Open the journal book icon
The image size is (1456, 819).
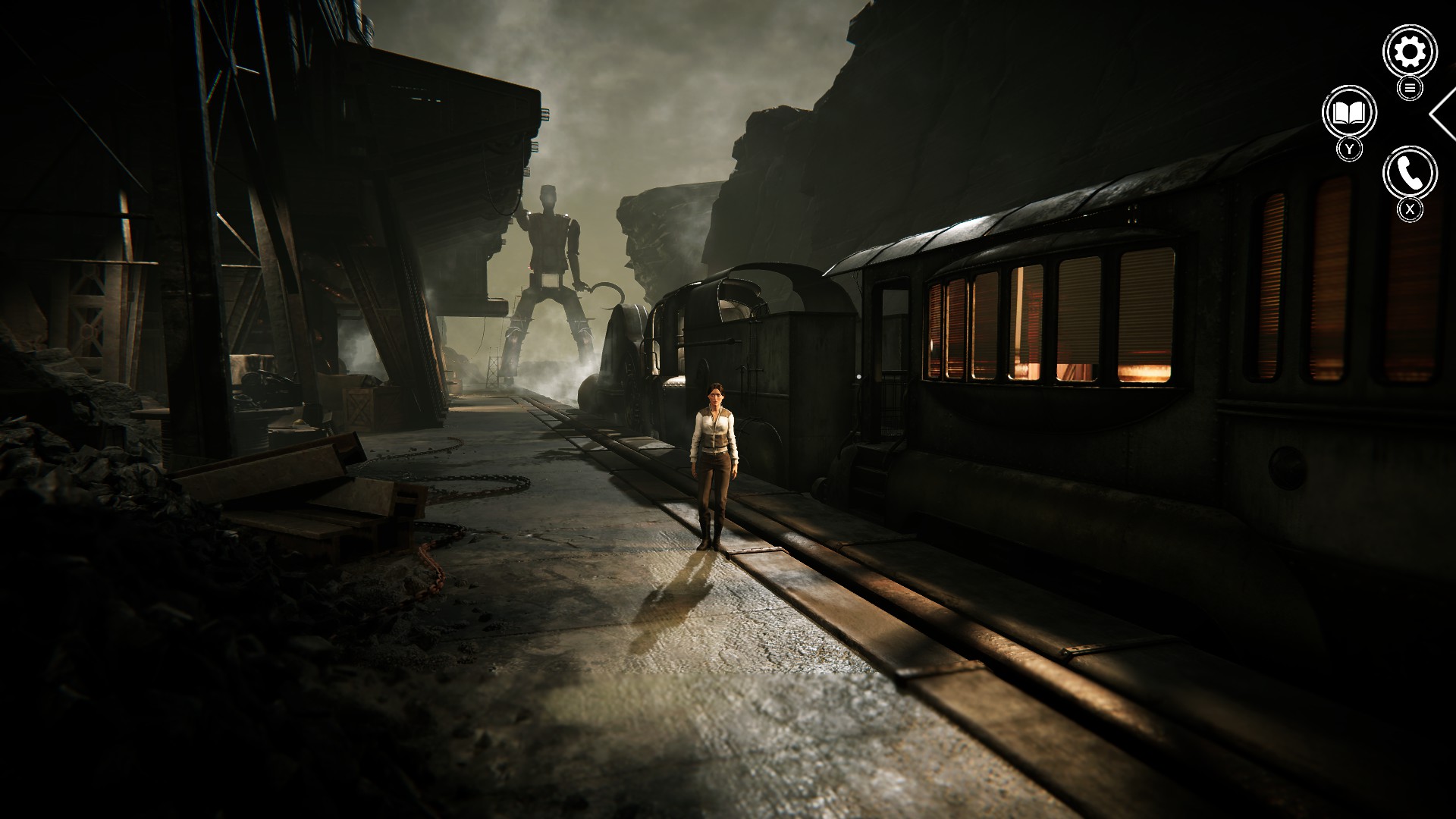point(1349,114)
